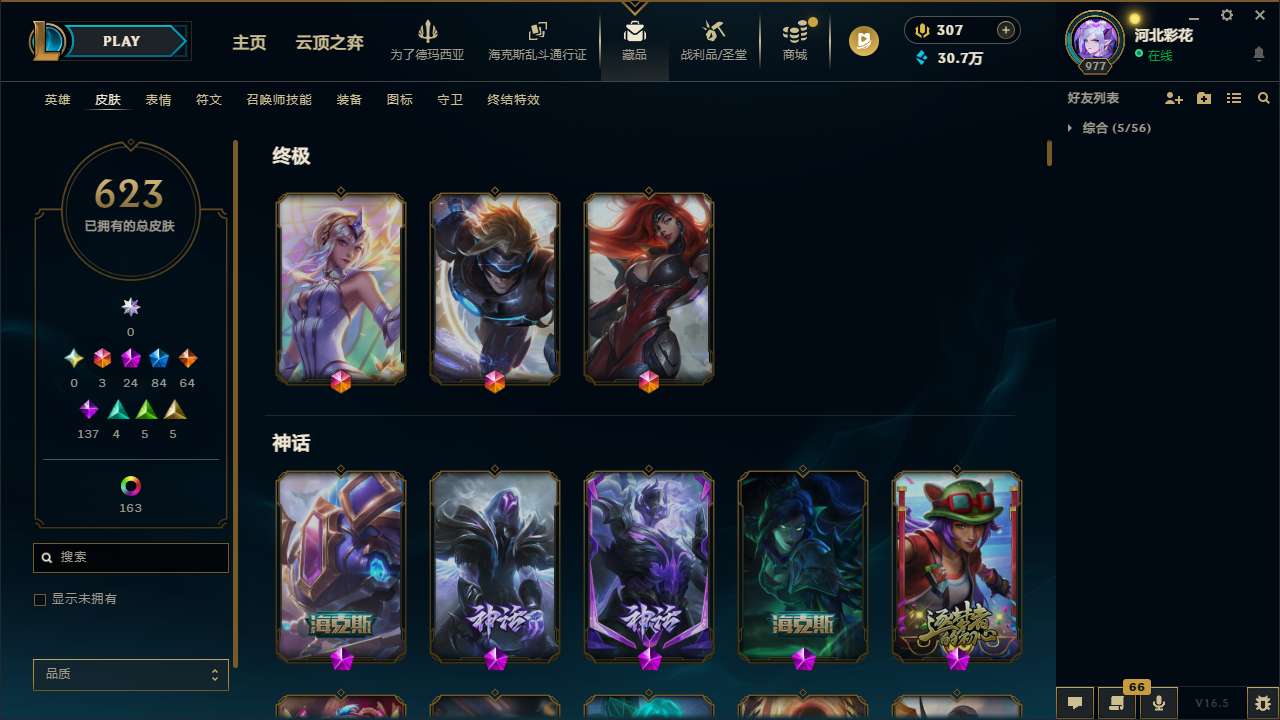Open the 品质 quality dropdown
The width and height of the screenshot is (1280, 720).
point(130,674)
